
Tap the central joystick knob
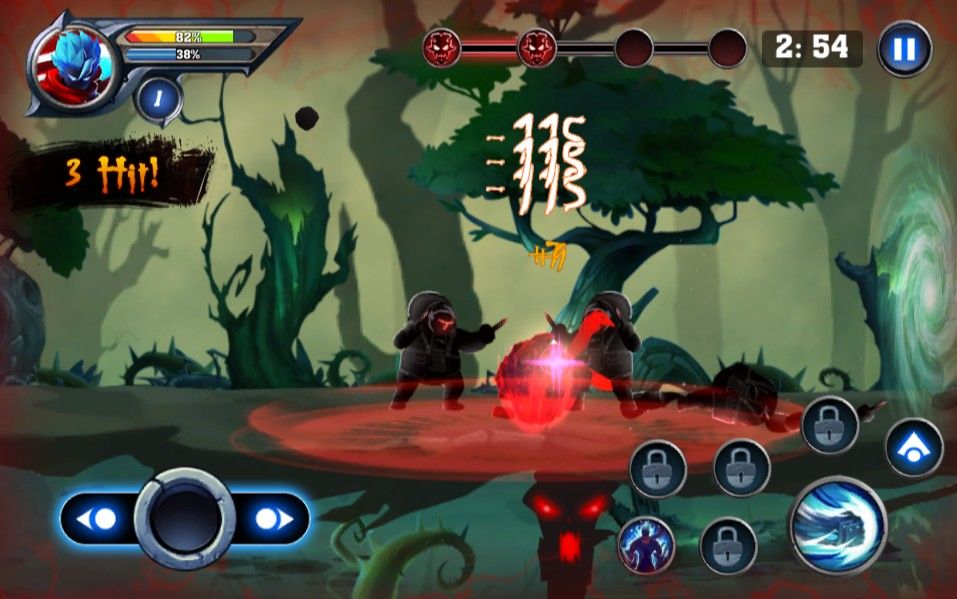tap(185, 519)
